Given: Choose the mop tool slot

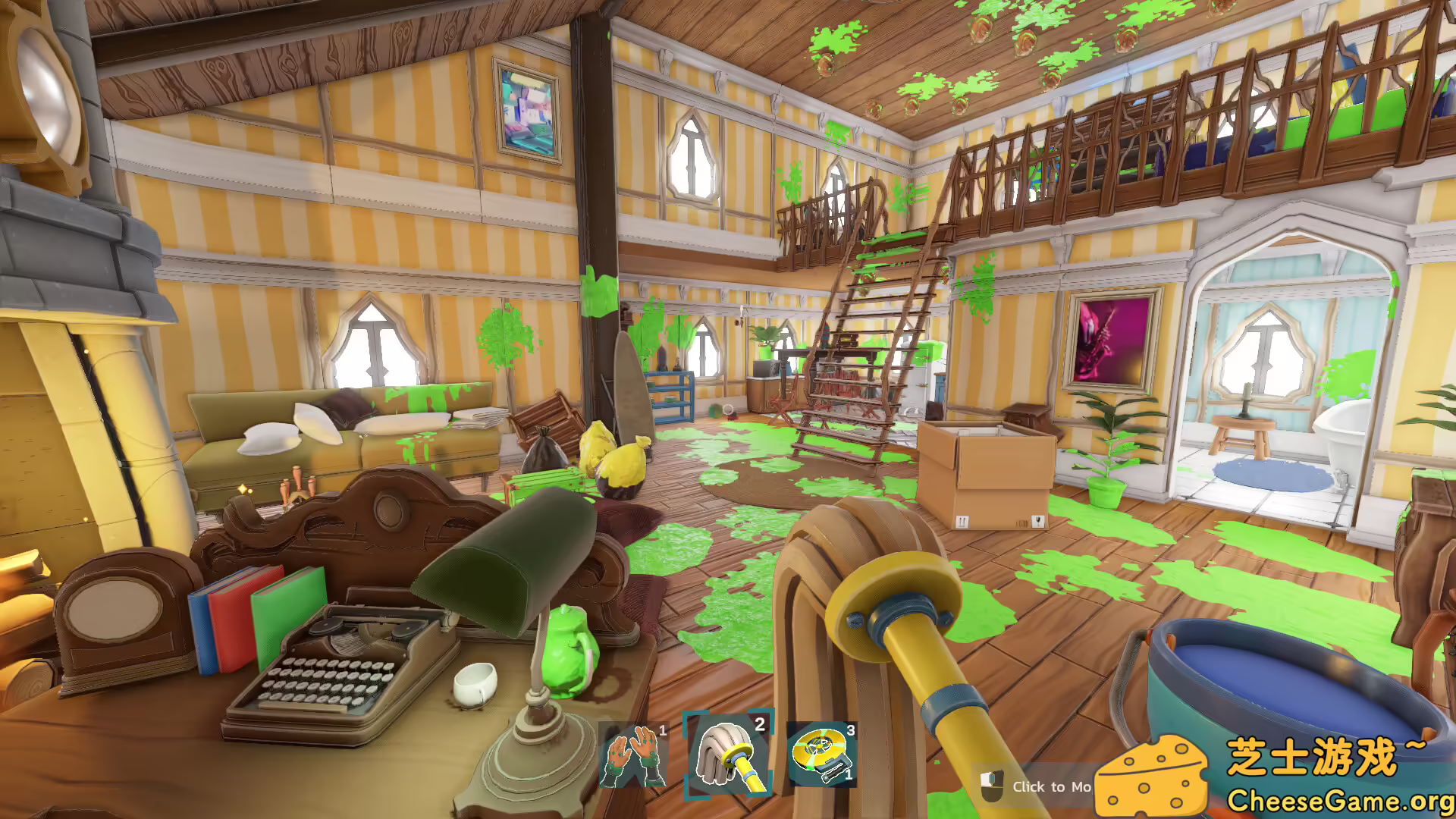Looking at the screenshot, I should click(x=728, y=755).
